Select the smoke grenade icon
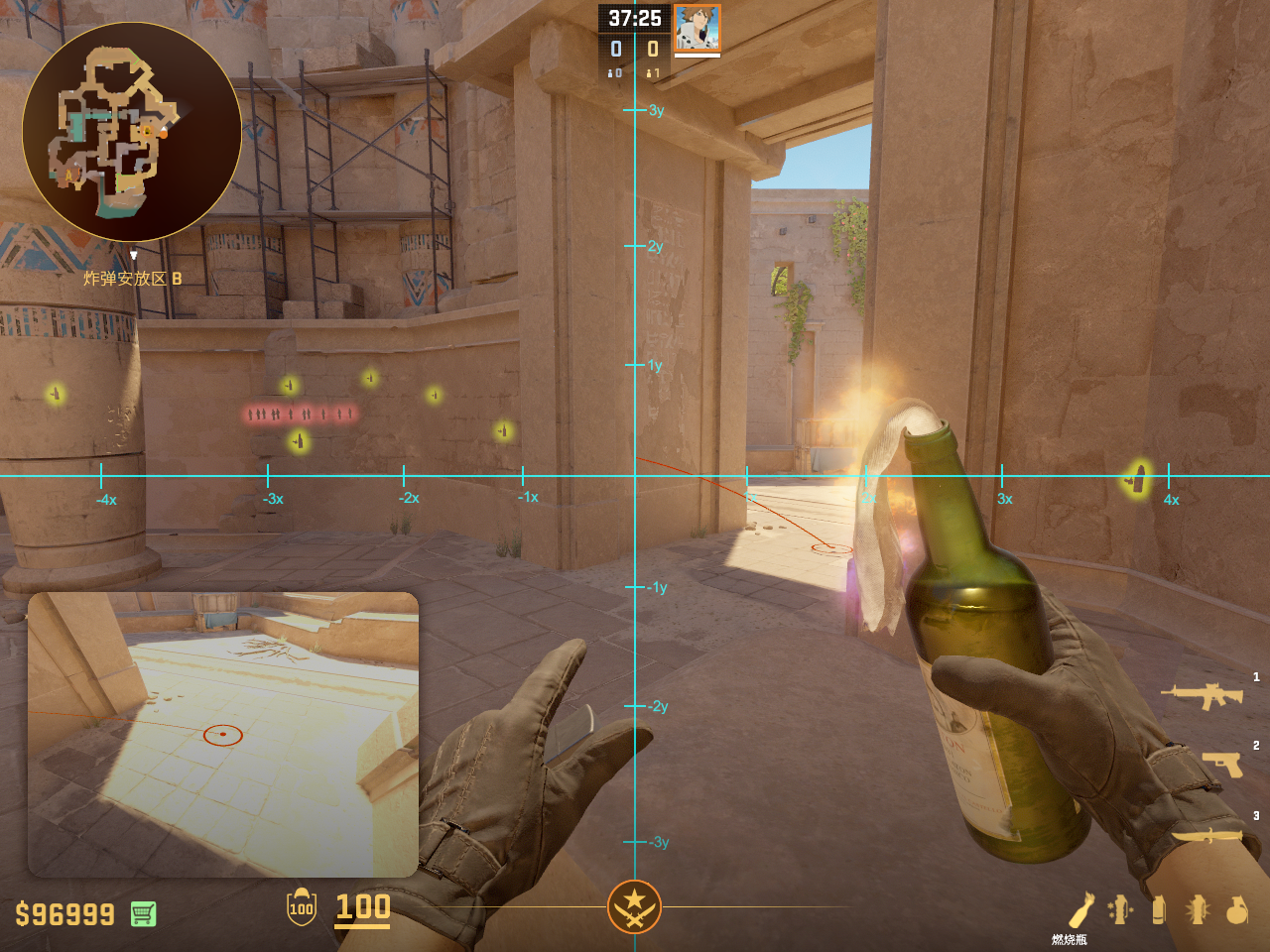The image size is (1270, 952). point(1158,909)
